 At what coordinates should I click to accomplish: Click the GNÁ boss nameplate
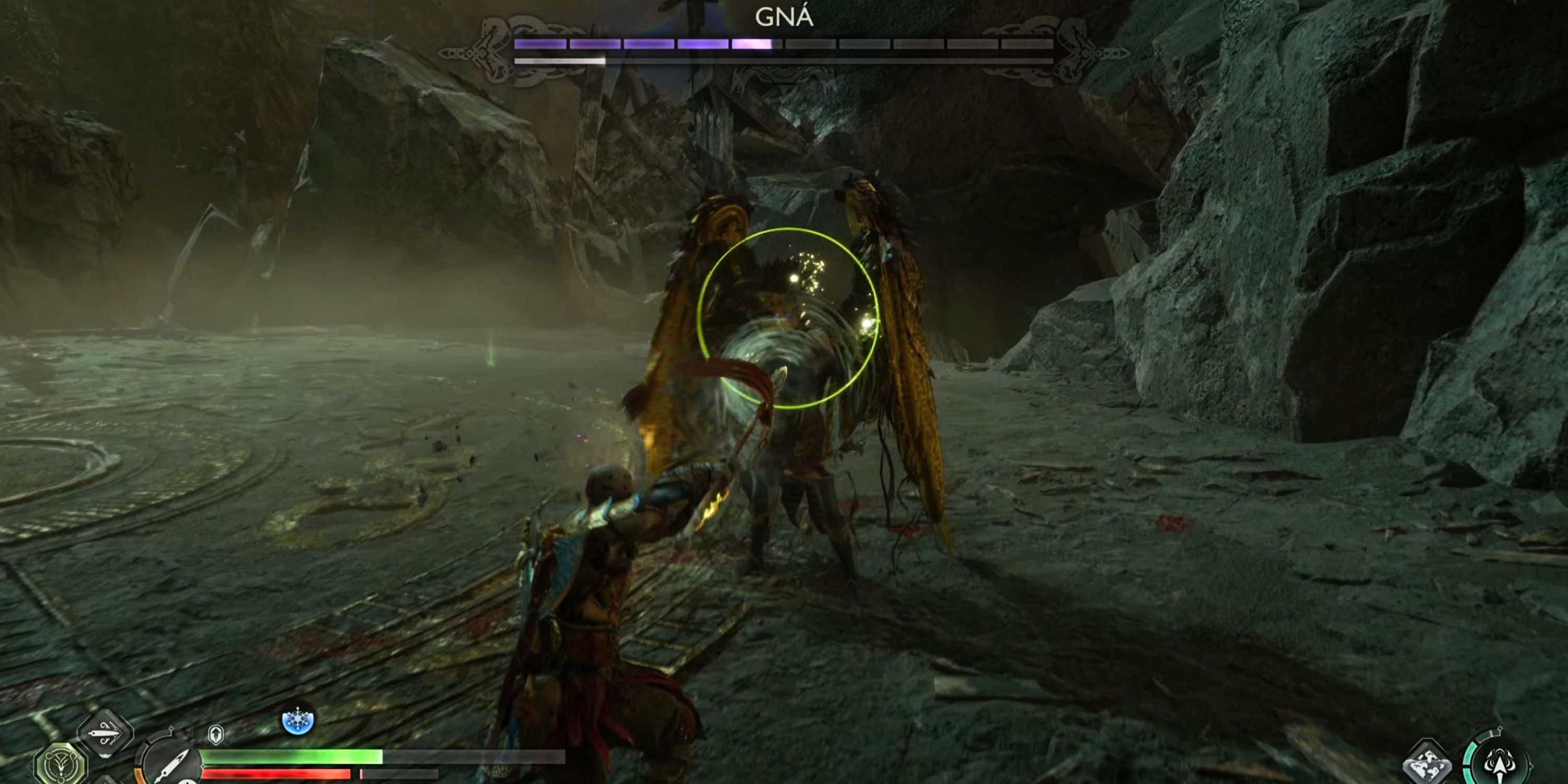click(784, 18)
